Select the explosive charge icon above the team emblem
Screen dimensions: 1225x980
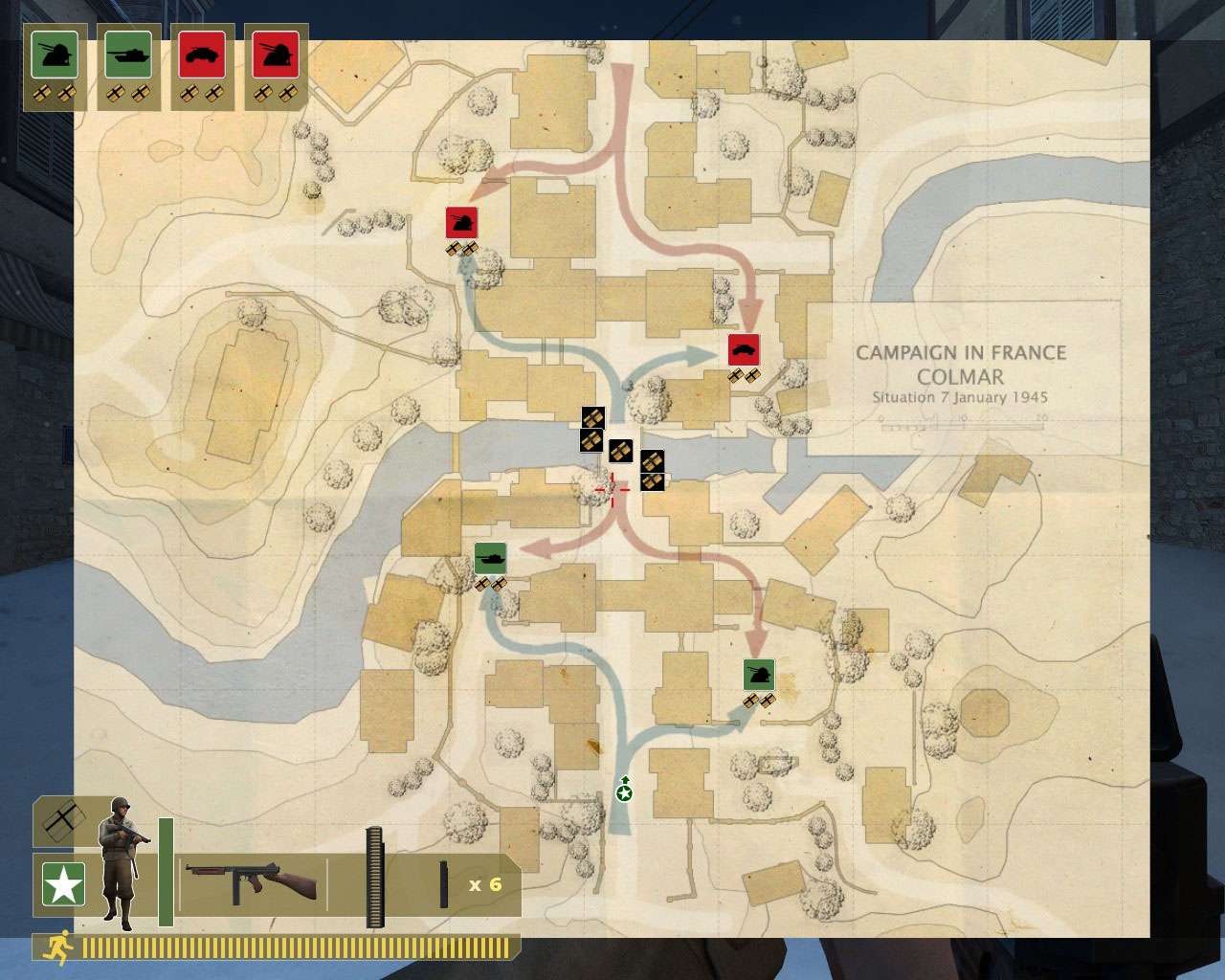(59, 820)
